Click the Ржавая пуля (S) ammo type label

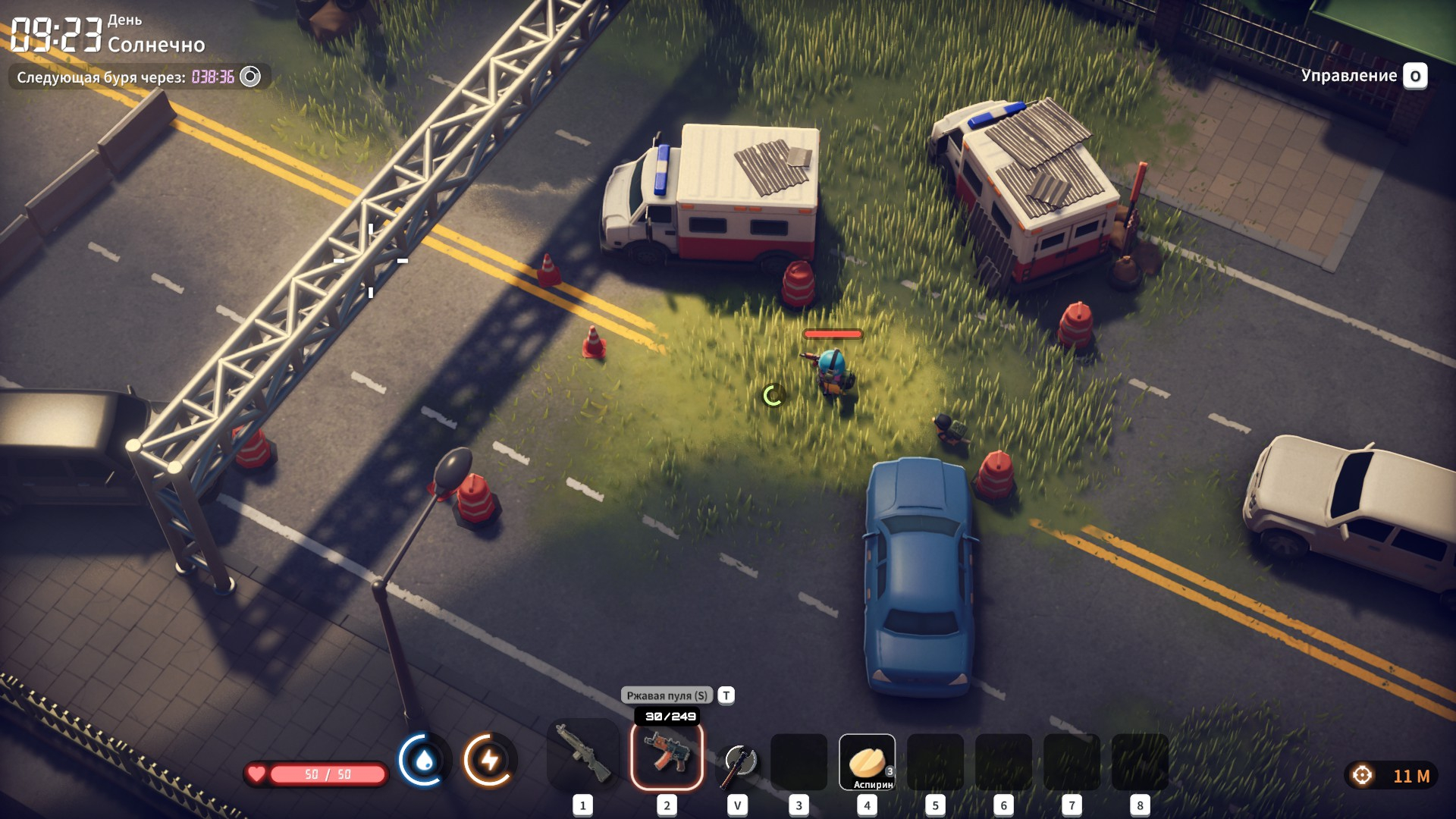pyautogui.click(x=667, y=695)
